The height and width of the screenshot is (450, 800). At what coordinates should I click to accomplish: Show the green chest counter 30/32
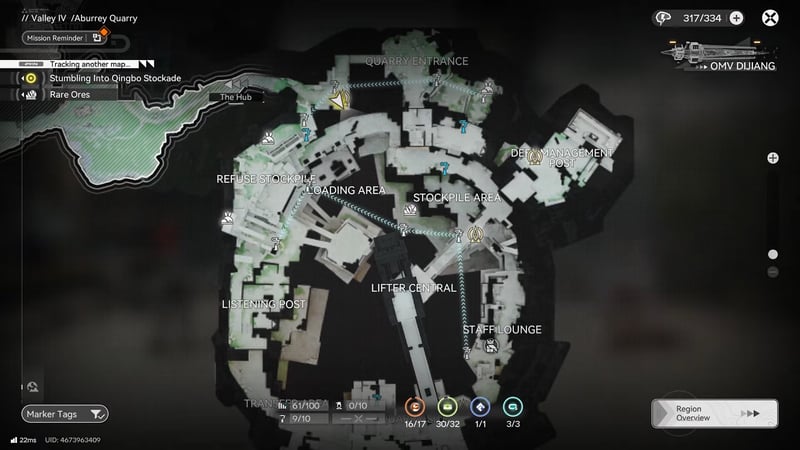[x=447, y=407]
